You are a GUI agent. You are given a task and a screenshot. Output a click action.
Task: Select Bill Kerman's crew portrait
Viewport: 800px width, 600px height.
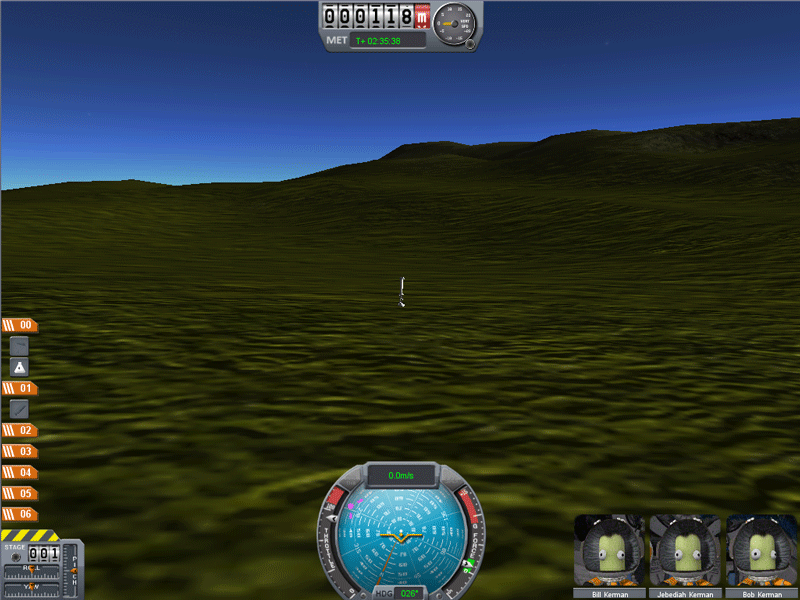610,551
